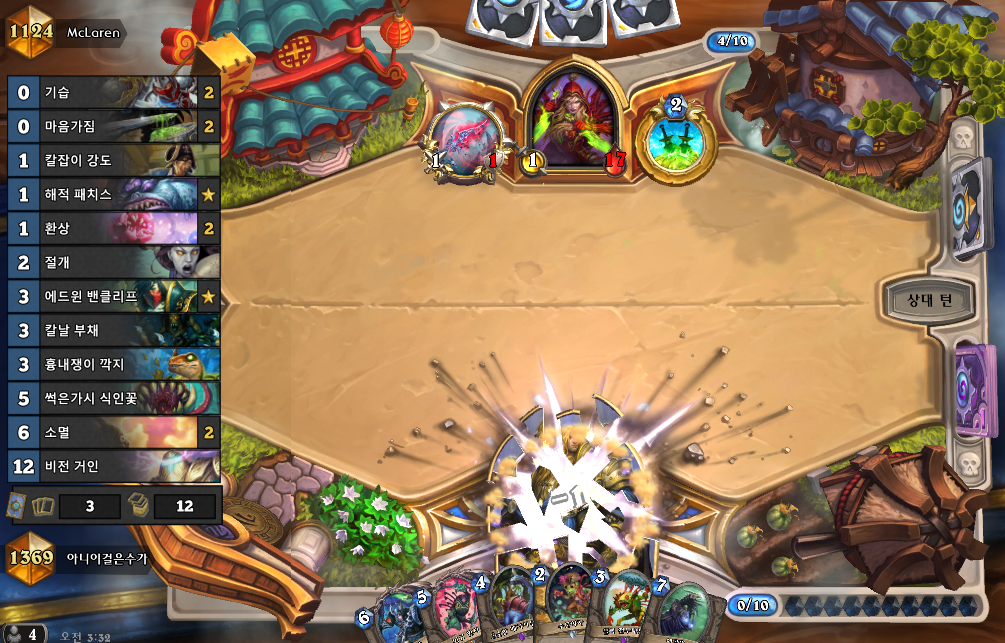This screenshot has width=1005, height=643.
Task: Open the friends list icon showing 4
Action: 23,634
